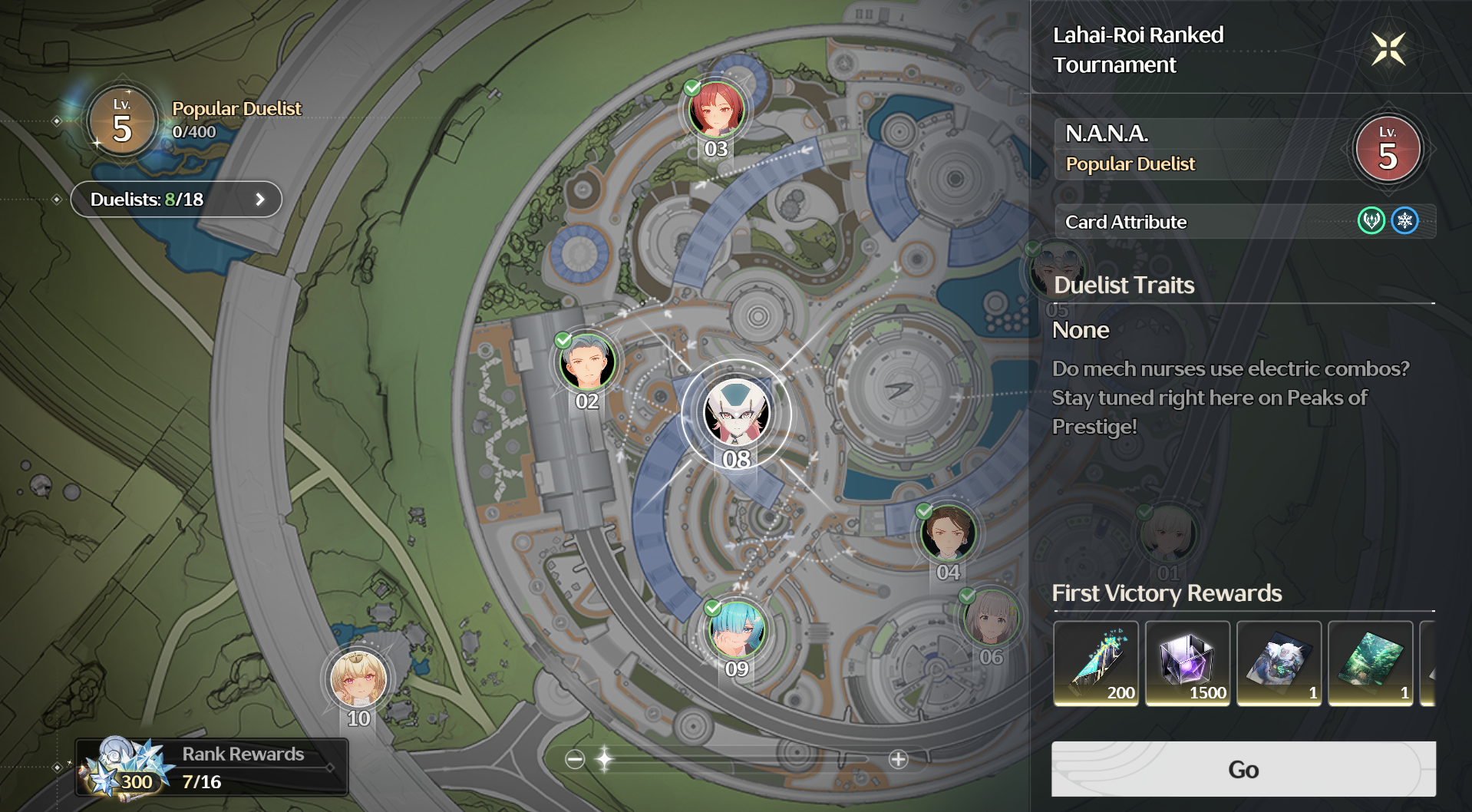The width and height of the screenshot is (1472, 812).
Task: Select duelist 03 on the map
Action: click(716, 111)
